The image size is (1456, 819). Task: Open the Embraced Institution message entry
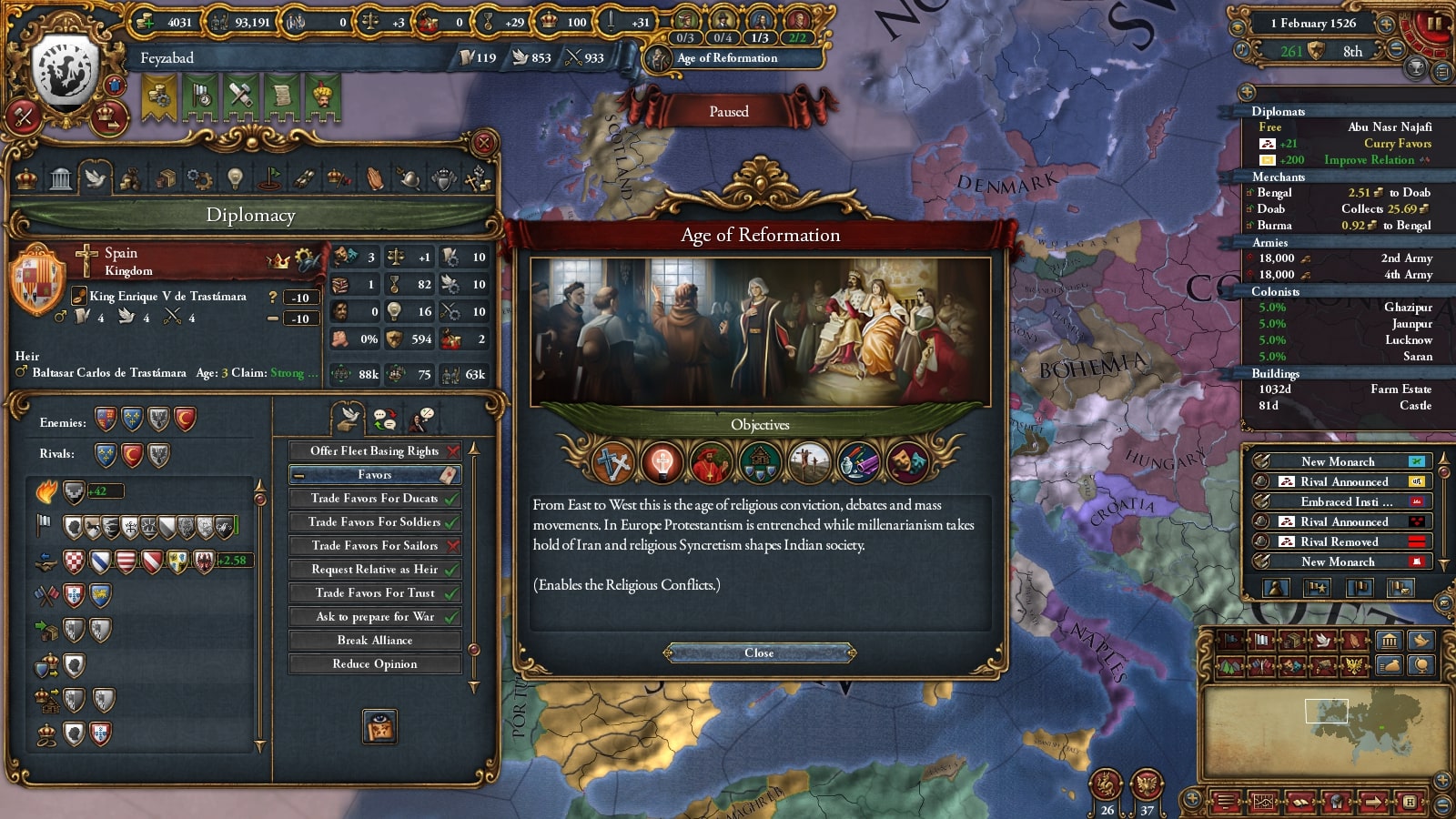click(x=1339, y=502)
